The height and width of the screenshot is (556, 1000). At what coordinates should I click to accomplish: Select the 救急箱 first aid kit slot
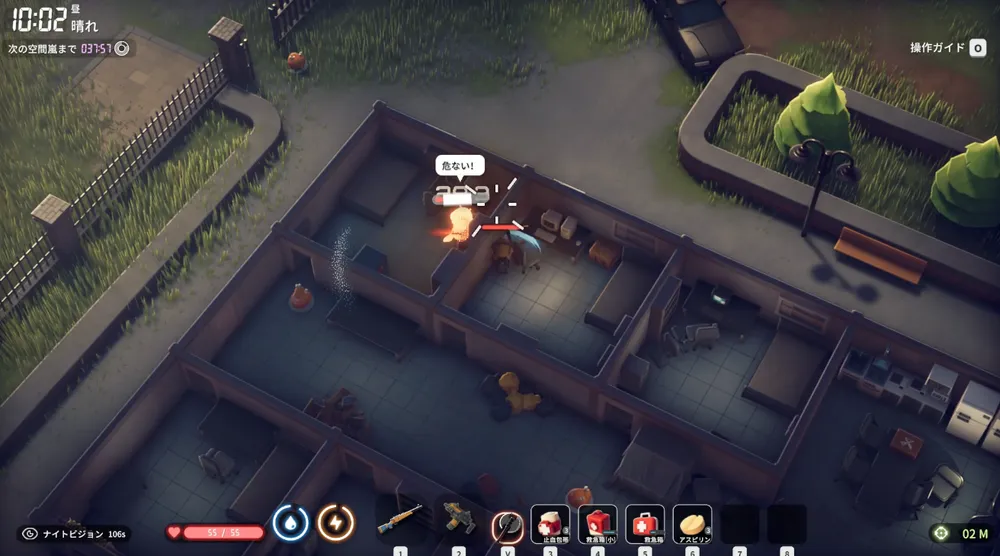coord(645,523)
